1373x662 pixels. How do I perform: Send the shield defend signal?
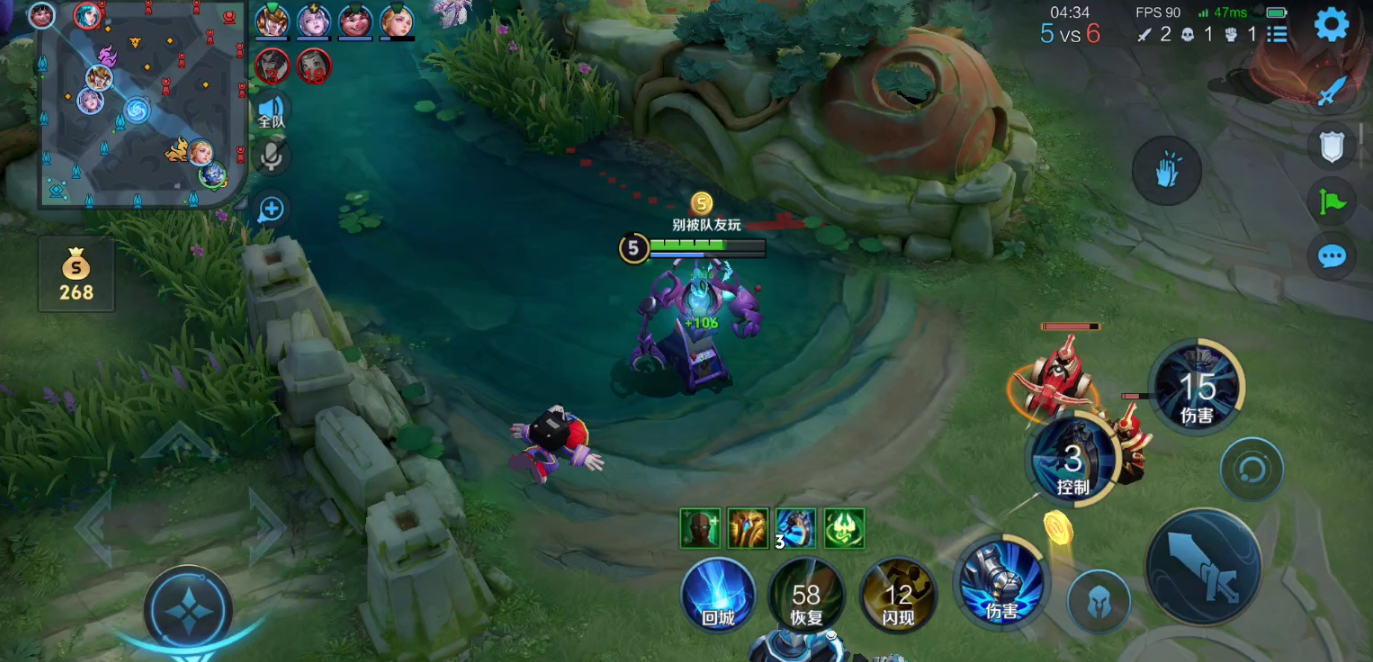point(1331,147)
